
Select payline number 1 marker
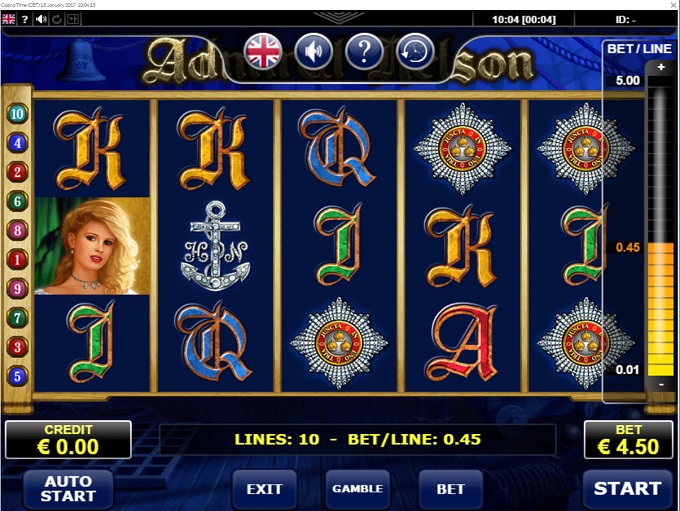pos(17,260)
